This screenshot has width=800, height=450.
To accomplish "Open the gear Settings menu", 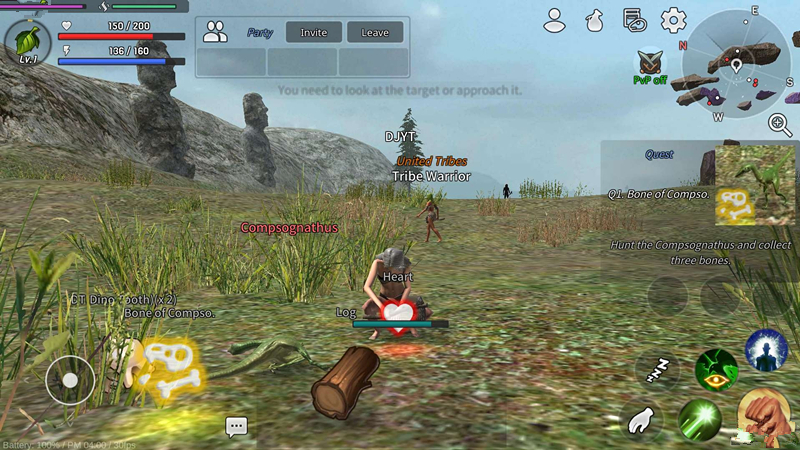I will pos(673,19).
